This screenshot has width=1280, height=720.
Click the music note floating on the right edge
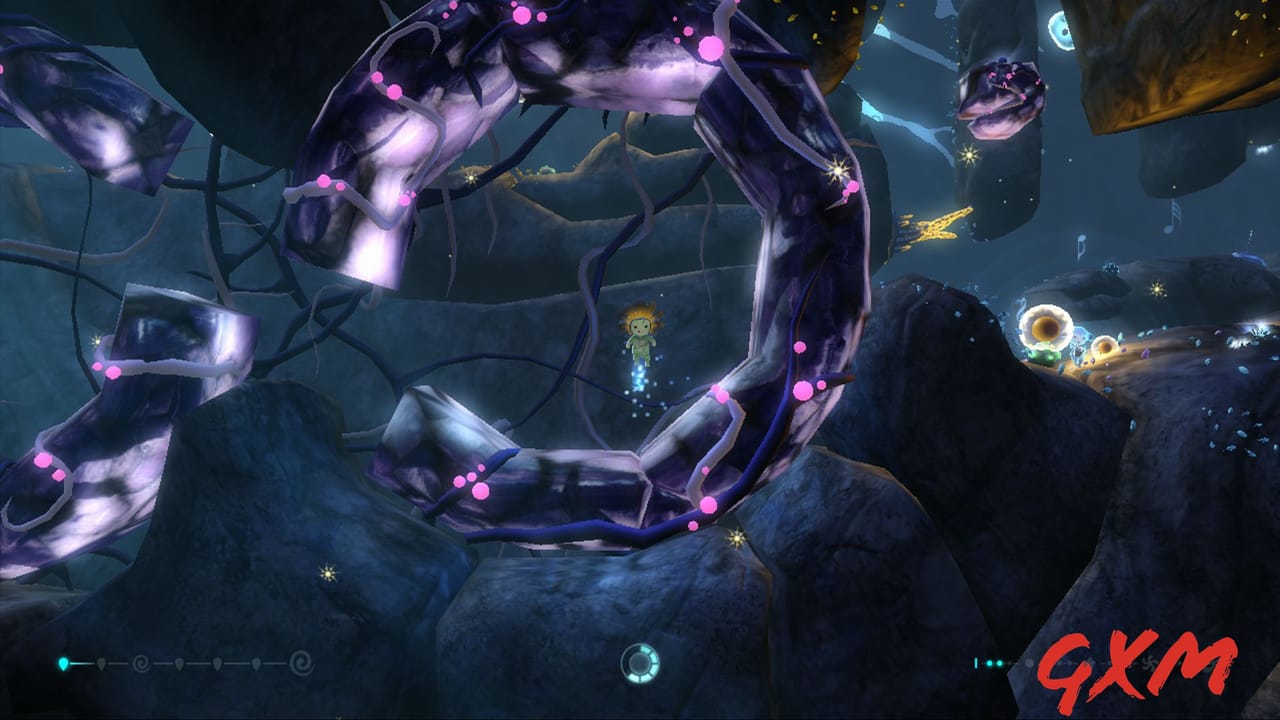(1171, 215)
